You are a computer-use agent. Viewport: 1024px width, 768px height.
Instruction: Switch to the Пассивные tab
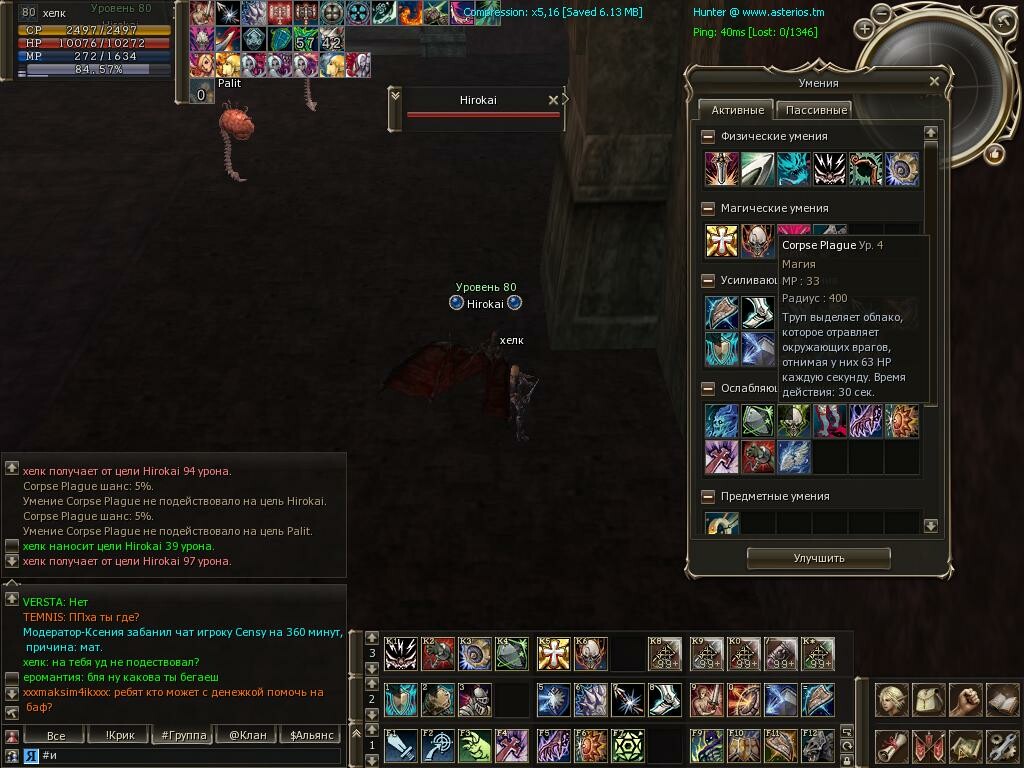click(x=816, y=110)
